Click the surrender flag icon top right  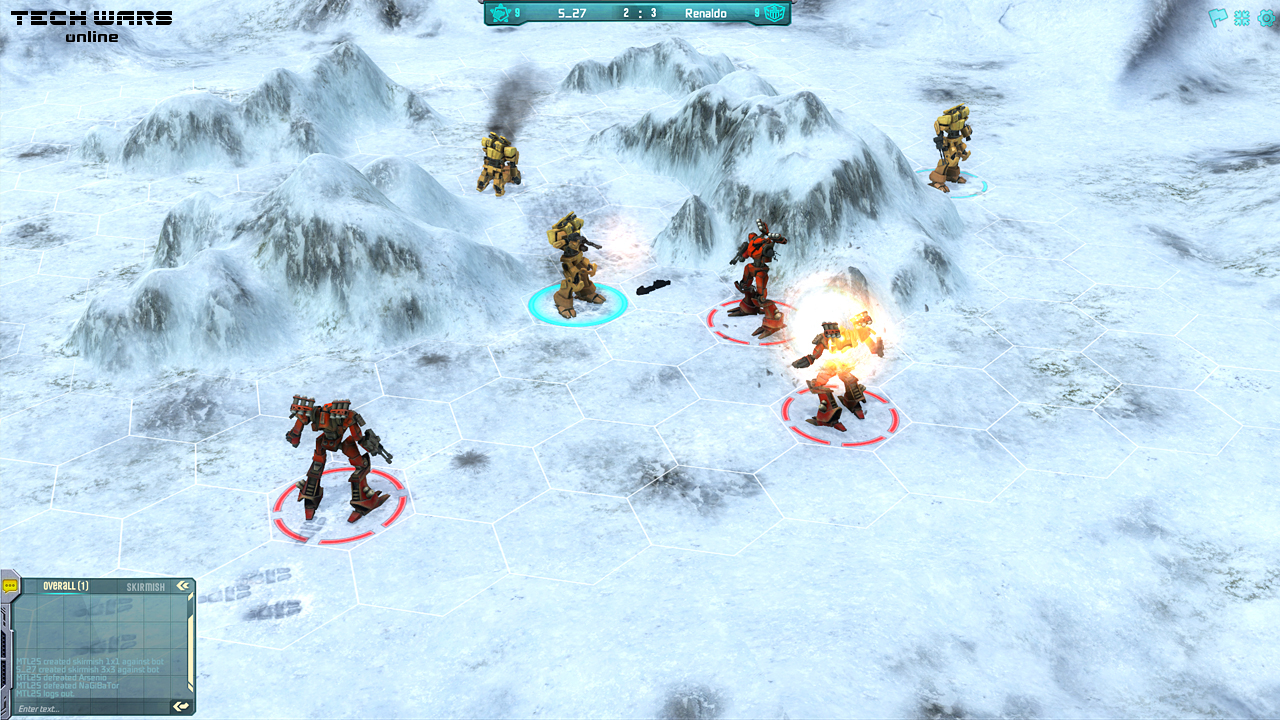1217,17
